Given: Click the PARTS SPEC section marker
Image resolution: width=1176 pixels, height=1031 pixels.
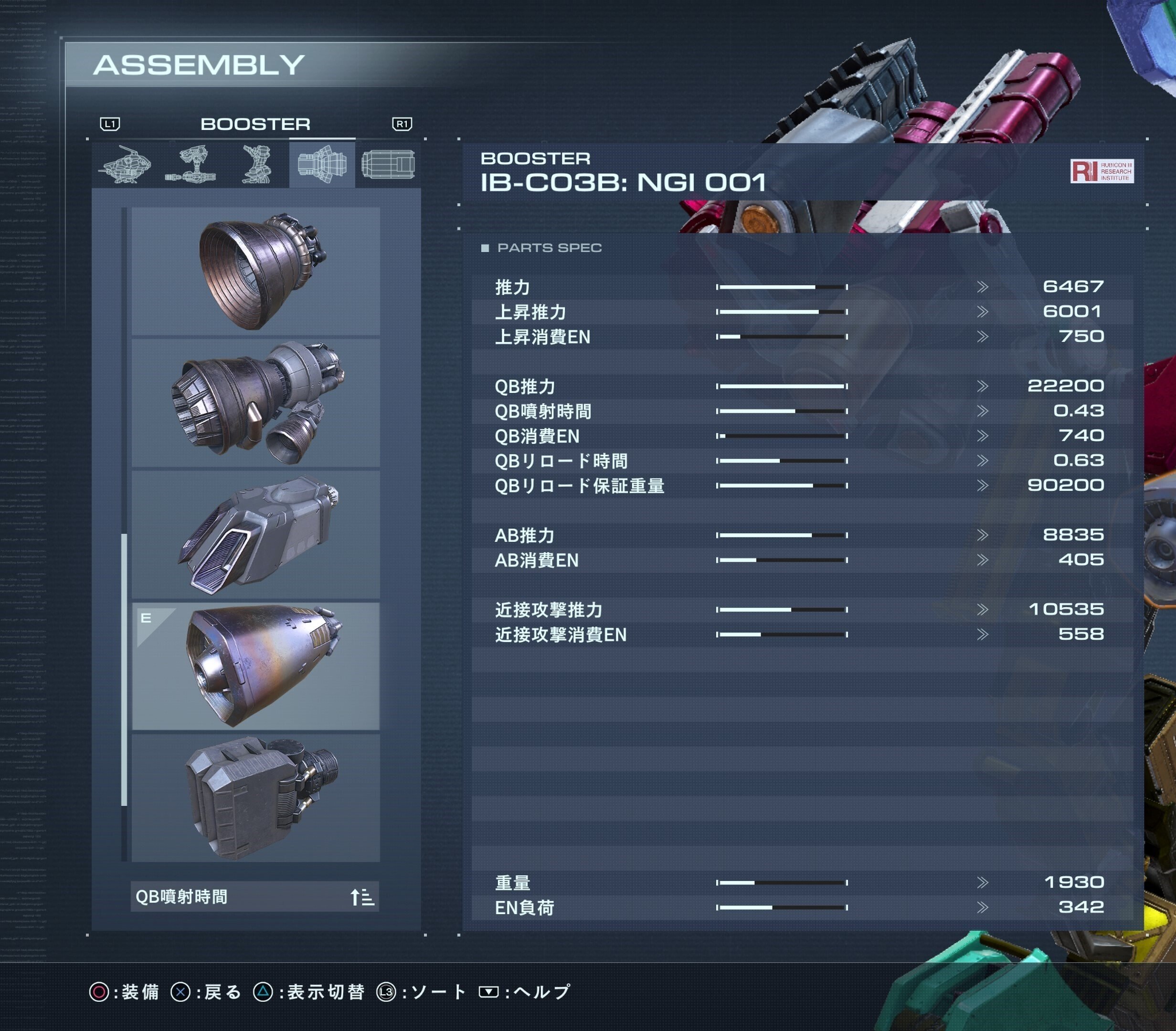Looking at the screenshot, I should (x=486, y=247).
